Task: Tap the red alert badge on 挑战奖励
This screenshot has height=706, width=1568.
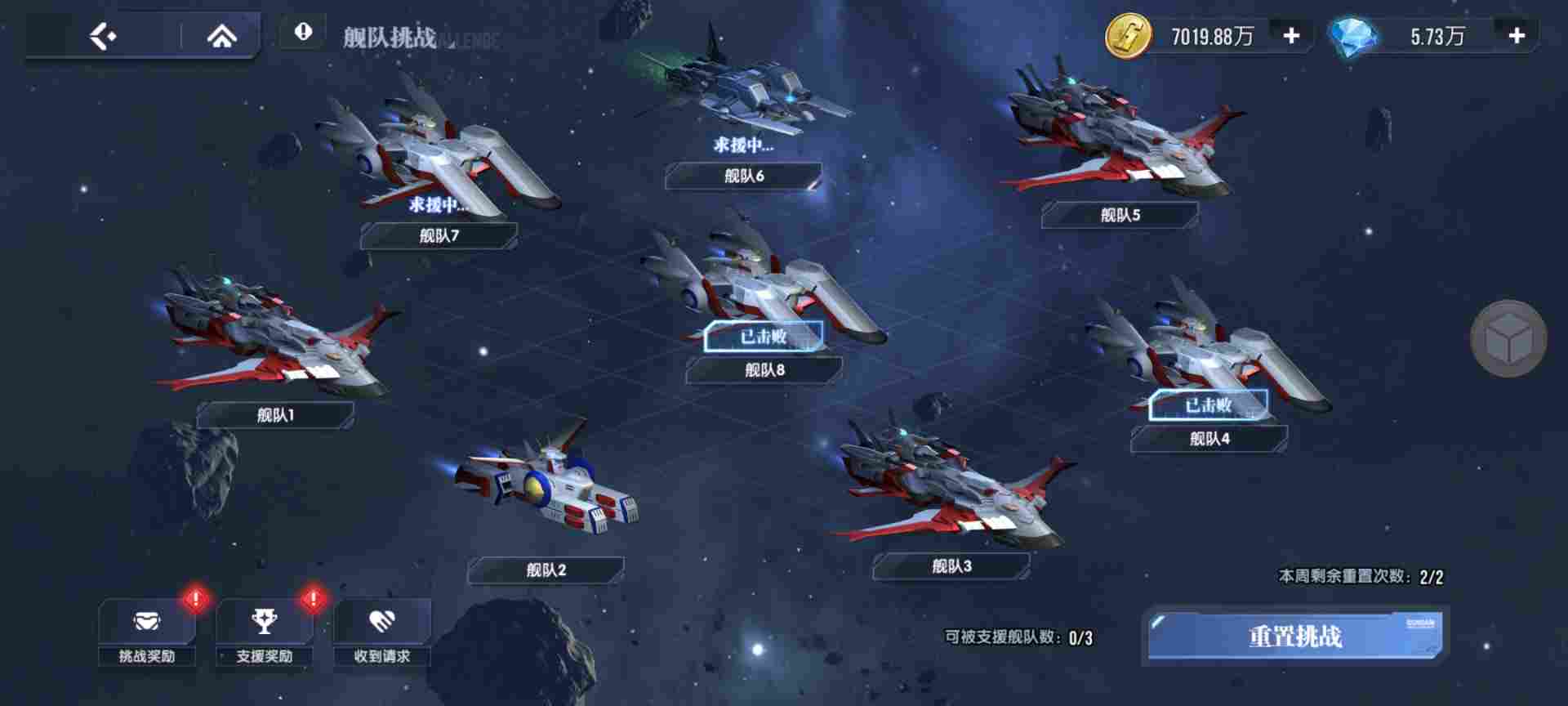Action: (x=194, y=597)
